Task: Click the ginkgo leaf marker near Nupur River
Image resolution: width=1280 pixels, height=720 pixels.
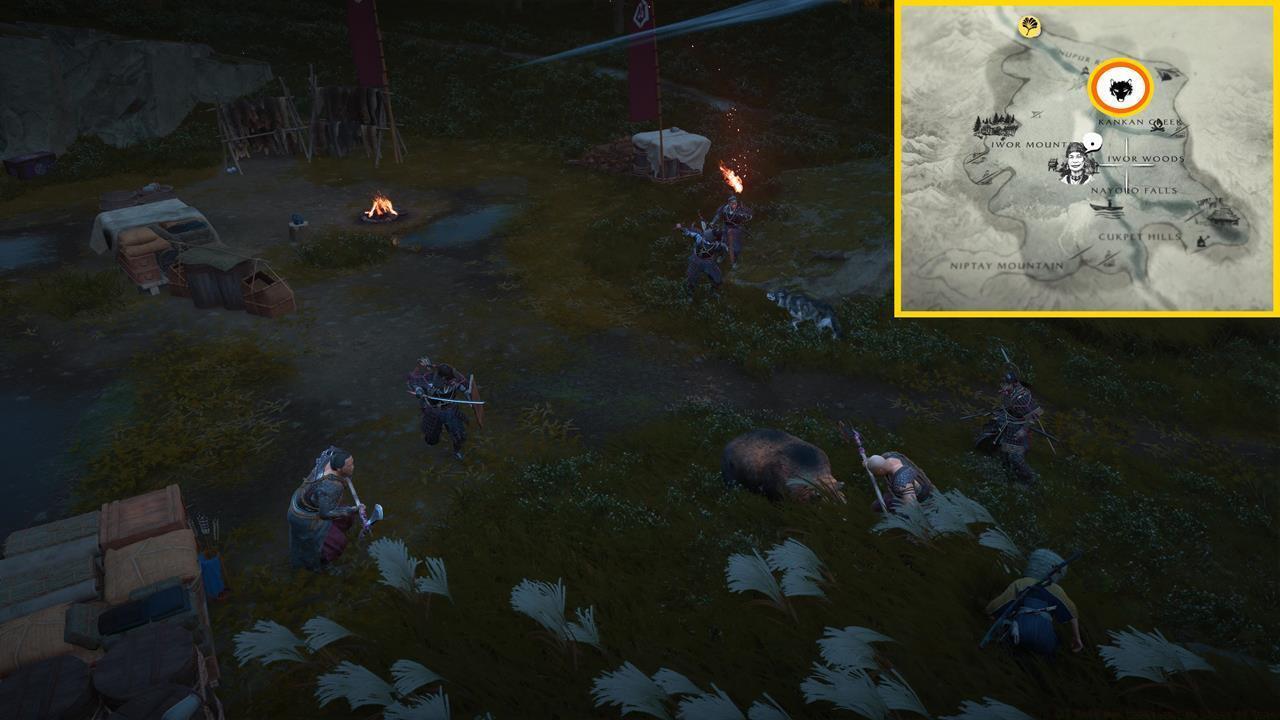Action: pos(1029,26)
